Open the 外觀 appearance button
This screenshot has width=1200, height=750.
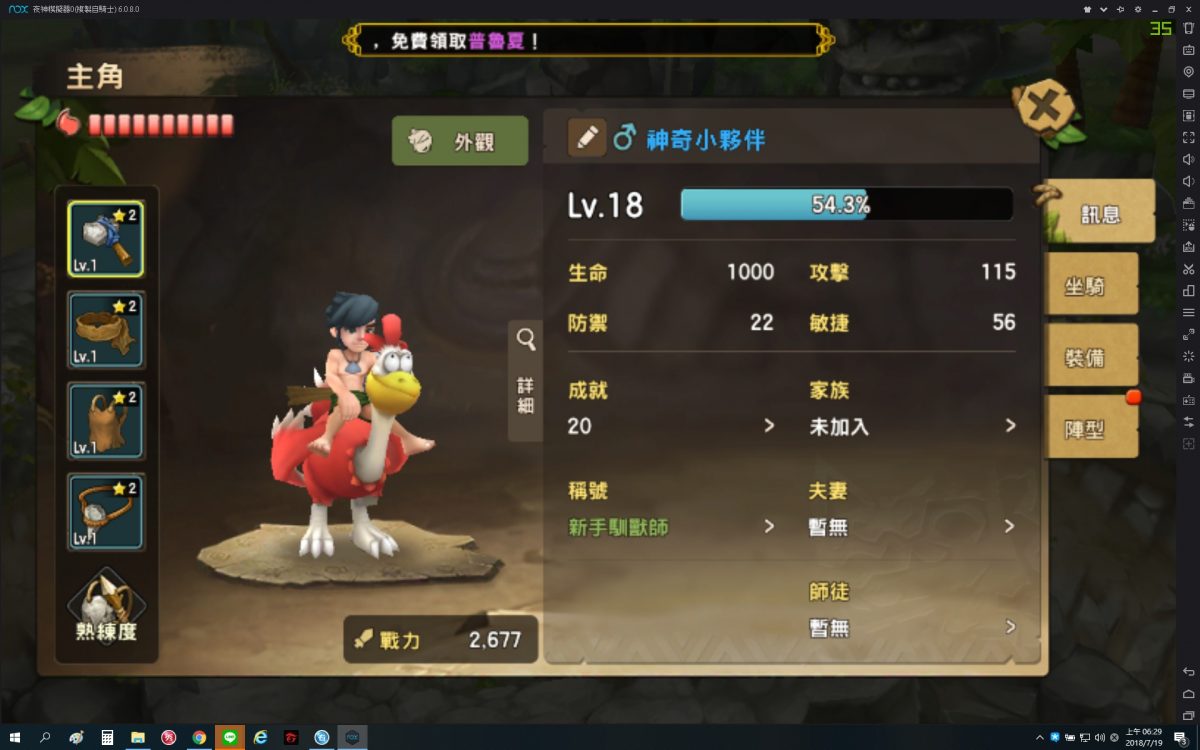(x=460, y=141)
